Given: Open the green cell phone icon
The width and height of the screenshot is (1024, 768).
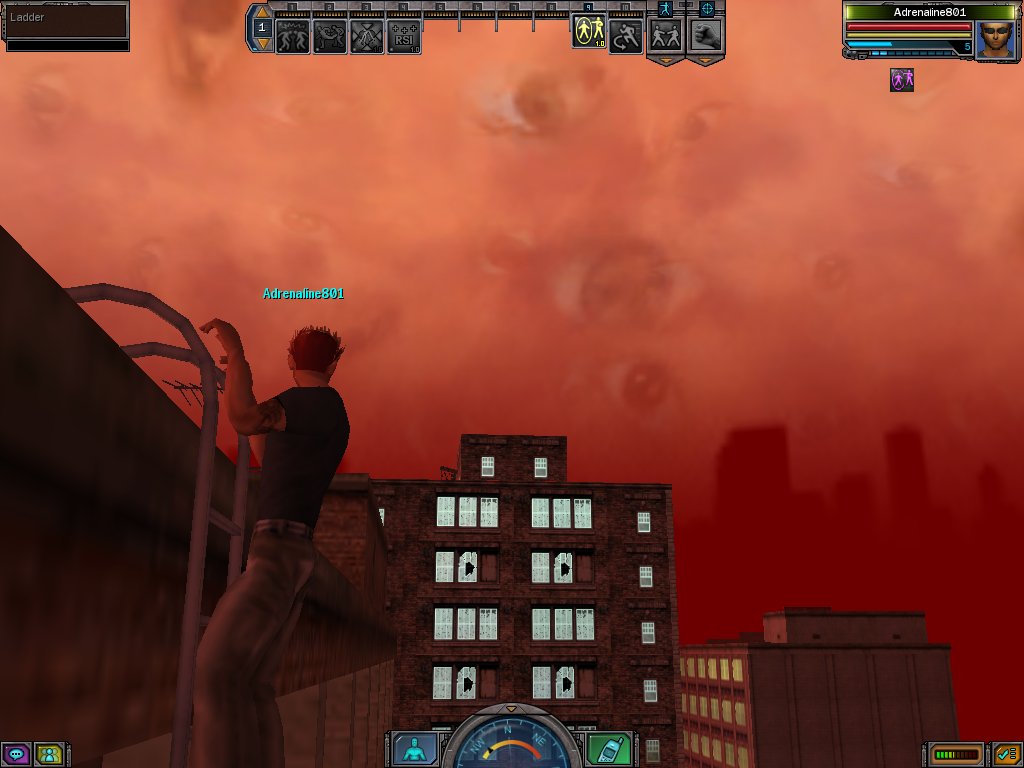Looking at the screenshot, I should point(602,748).
